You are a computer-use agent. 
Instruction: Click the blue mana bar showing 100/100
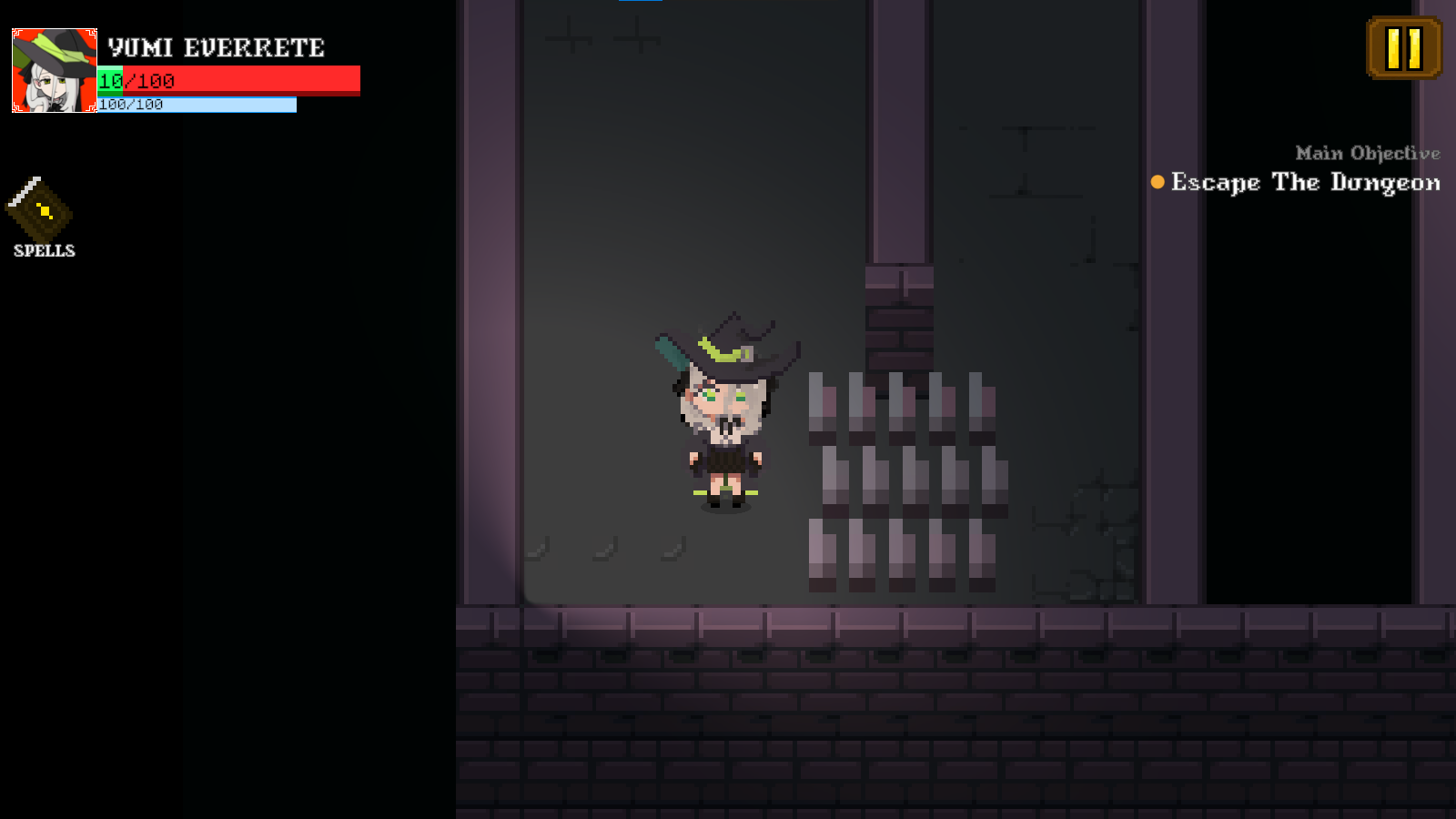(196, 104)
